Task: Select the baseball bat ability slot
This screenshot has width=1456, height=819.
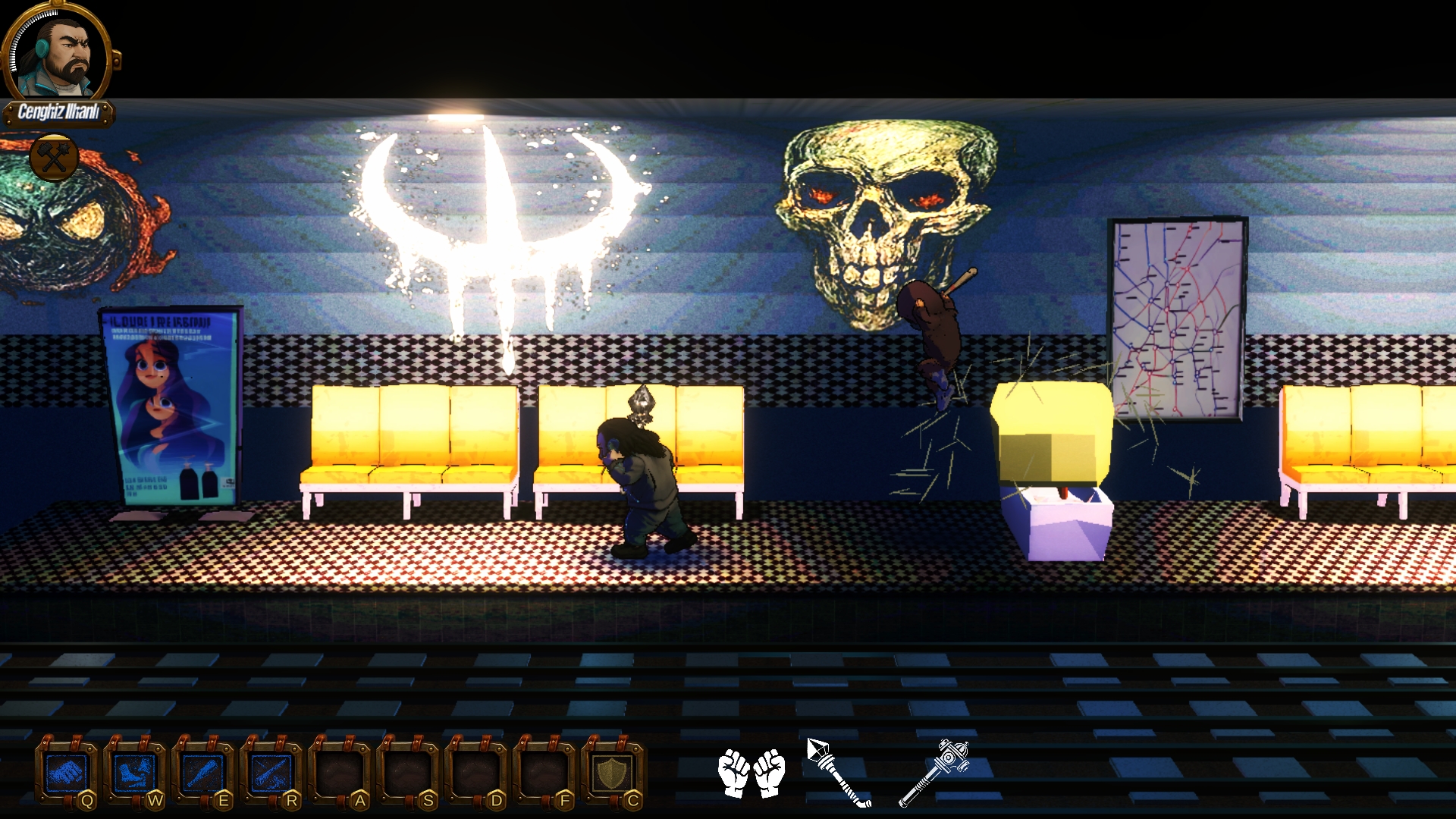Action: click(203, 773)
